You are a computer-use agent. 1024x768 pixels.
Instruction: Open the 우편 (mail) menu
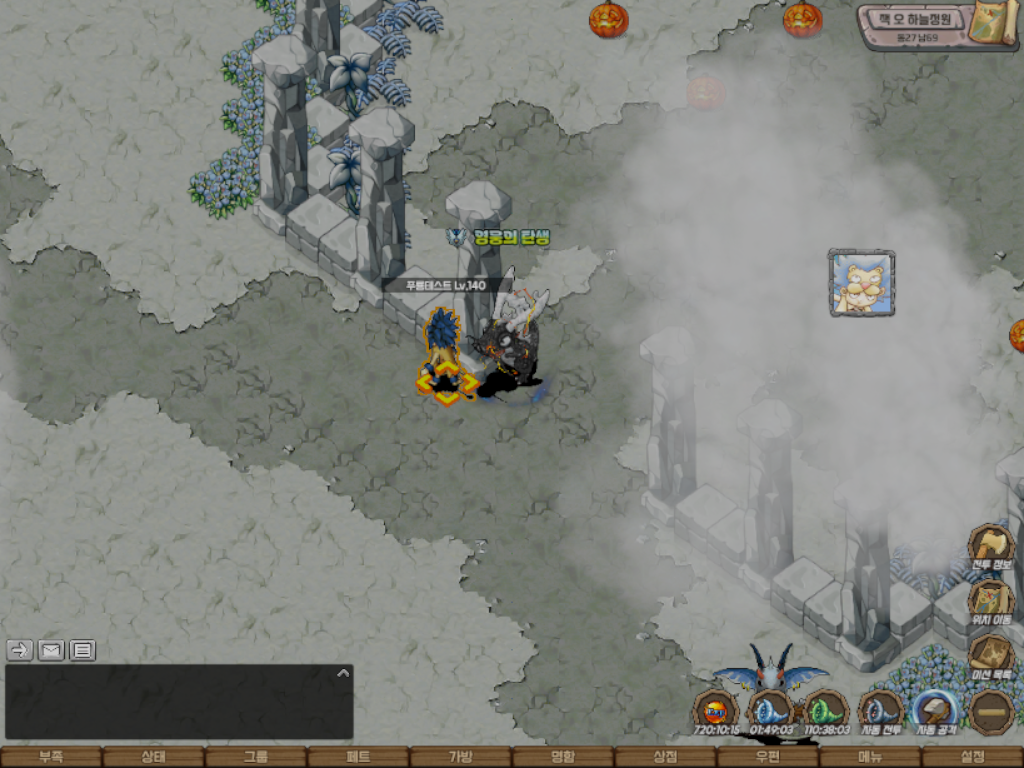coord(767,757)
